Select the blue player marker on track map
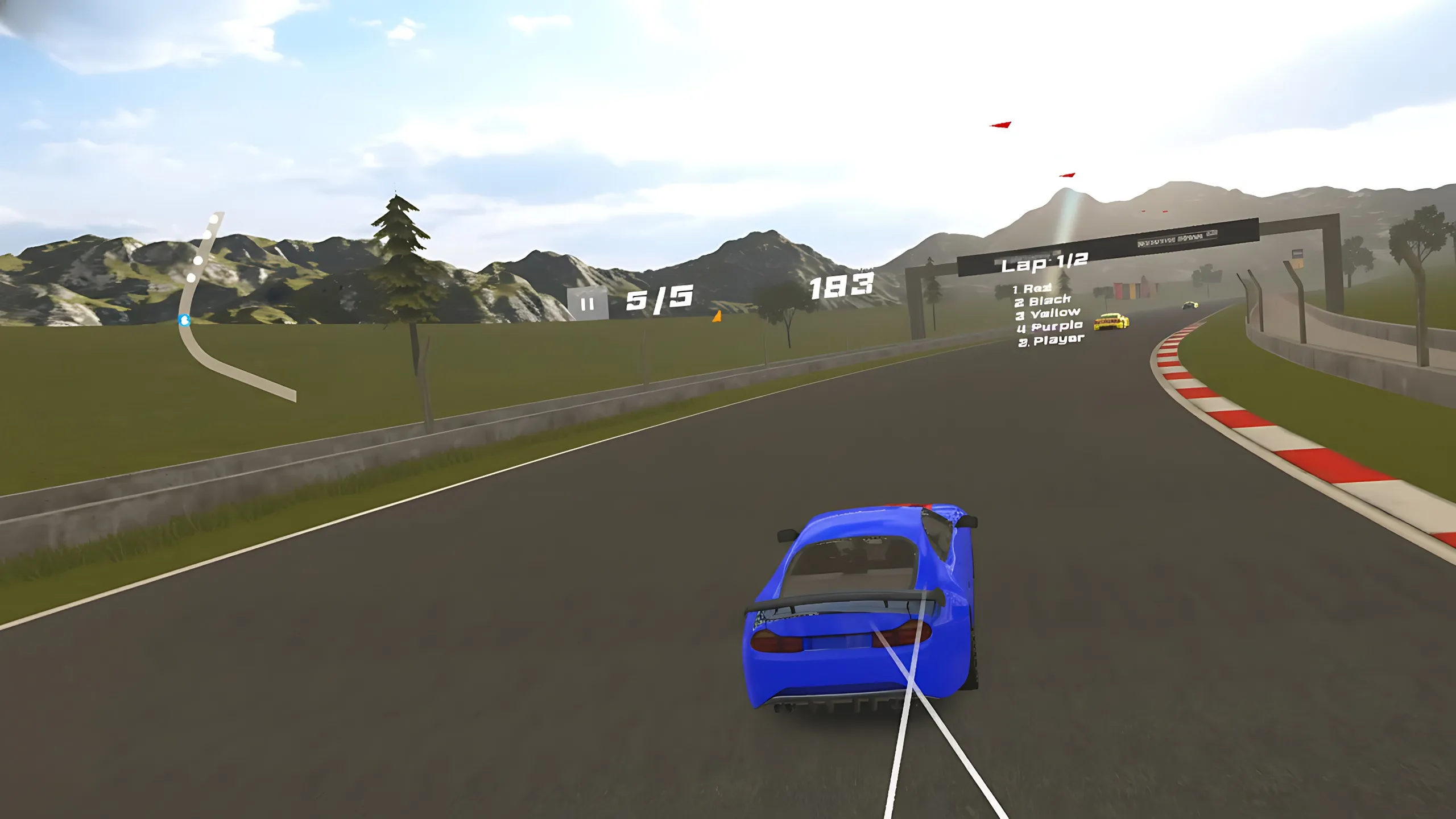The image size is (1456, 819). (x=184, y=320)
